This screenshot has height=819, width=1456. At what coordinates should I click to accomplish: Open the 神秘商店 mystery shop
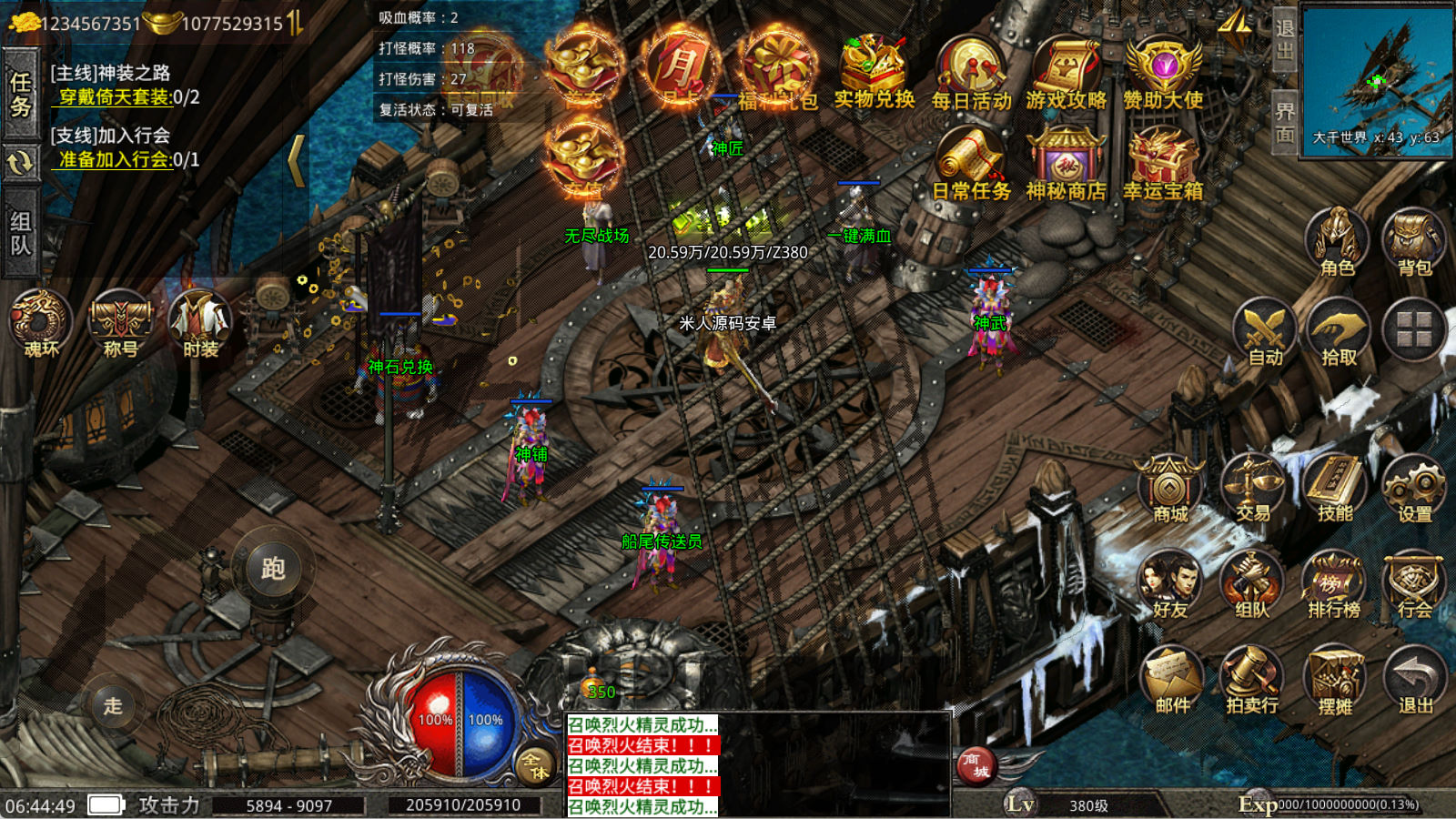tap(1067, 162)
